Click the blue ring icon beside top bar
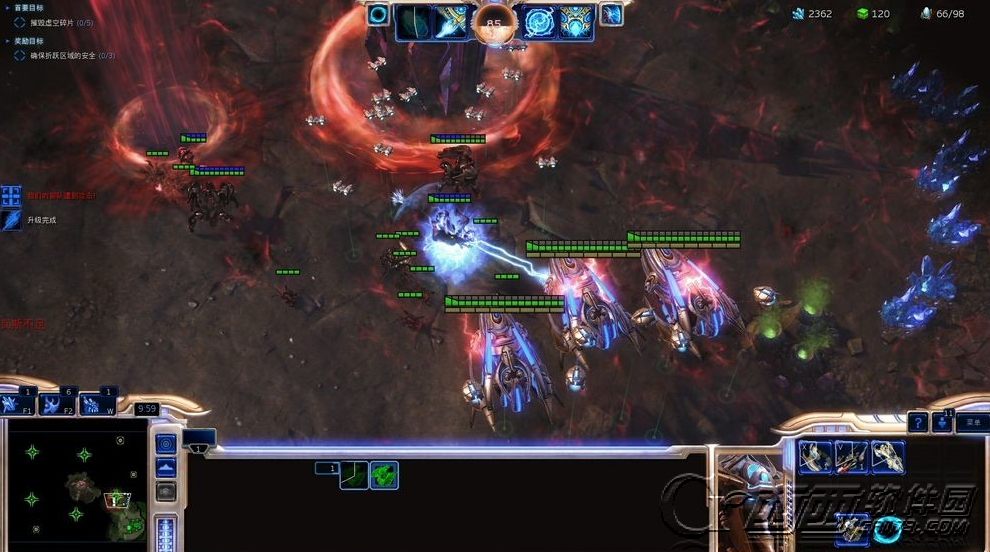This screenshot has height=552, width=990. tap(378, 14)
